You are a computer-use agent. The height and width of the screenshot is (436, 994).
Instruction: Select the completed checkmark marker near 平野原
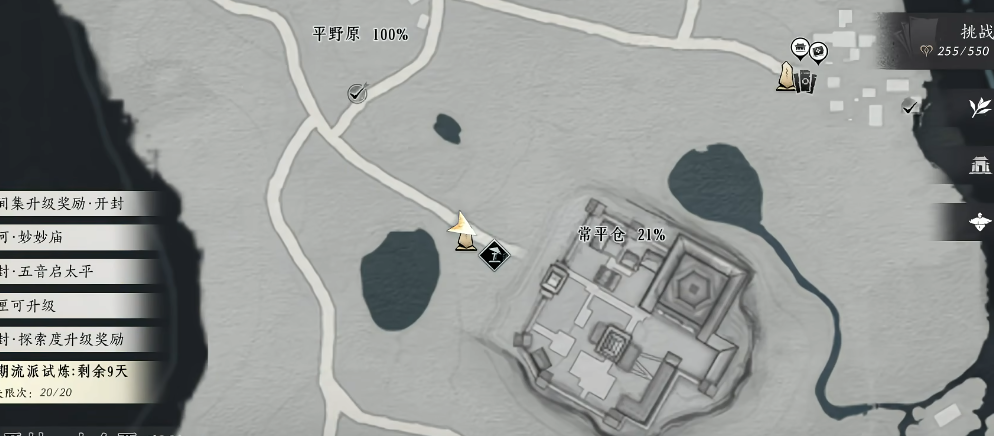point(357,93)
